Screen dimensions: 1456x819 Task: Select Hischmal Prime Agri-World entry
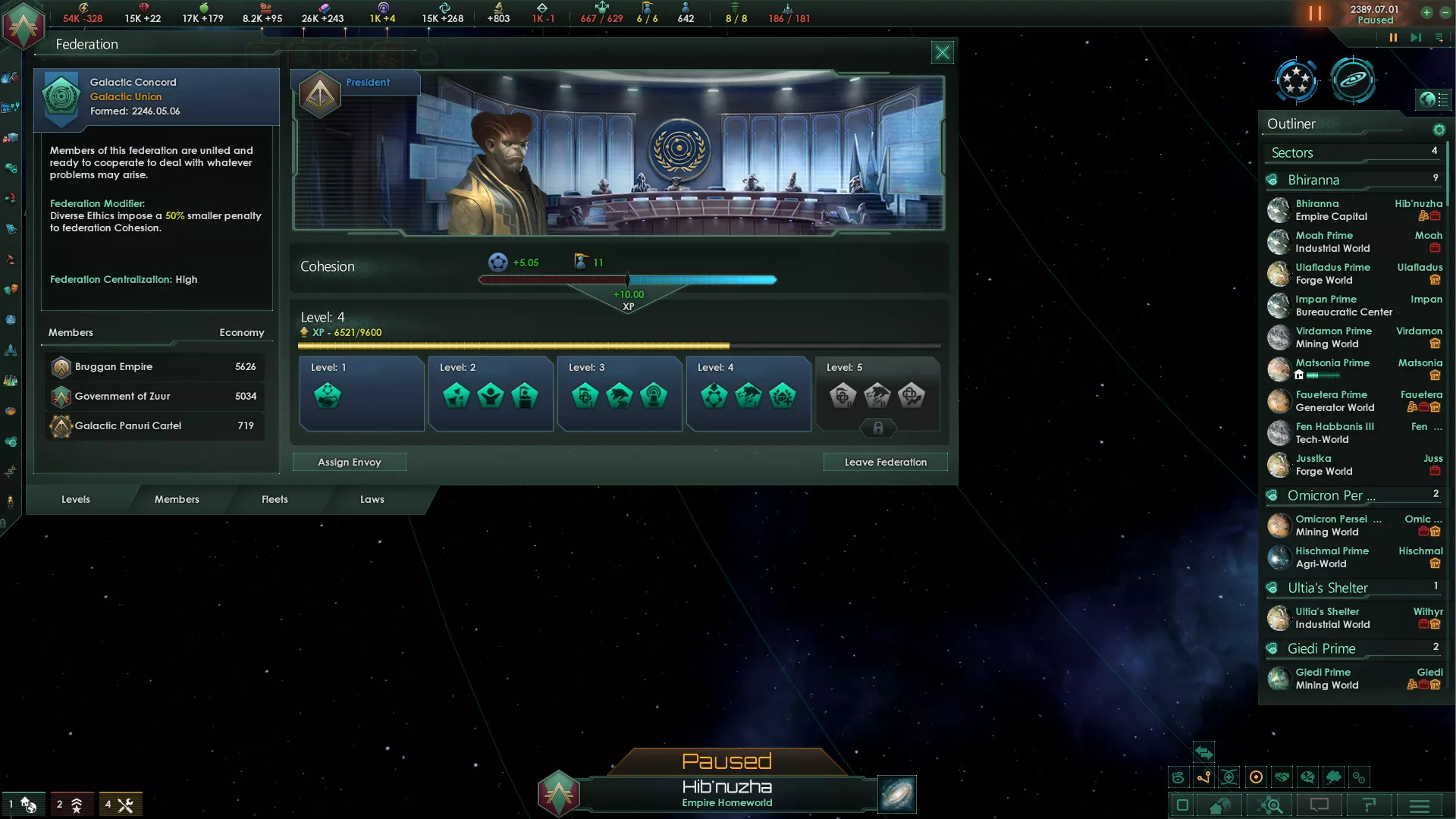1332,557
